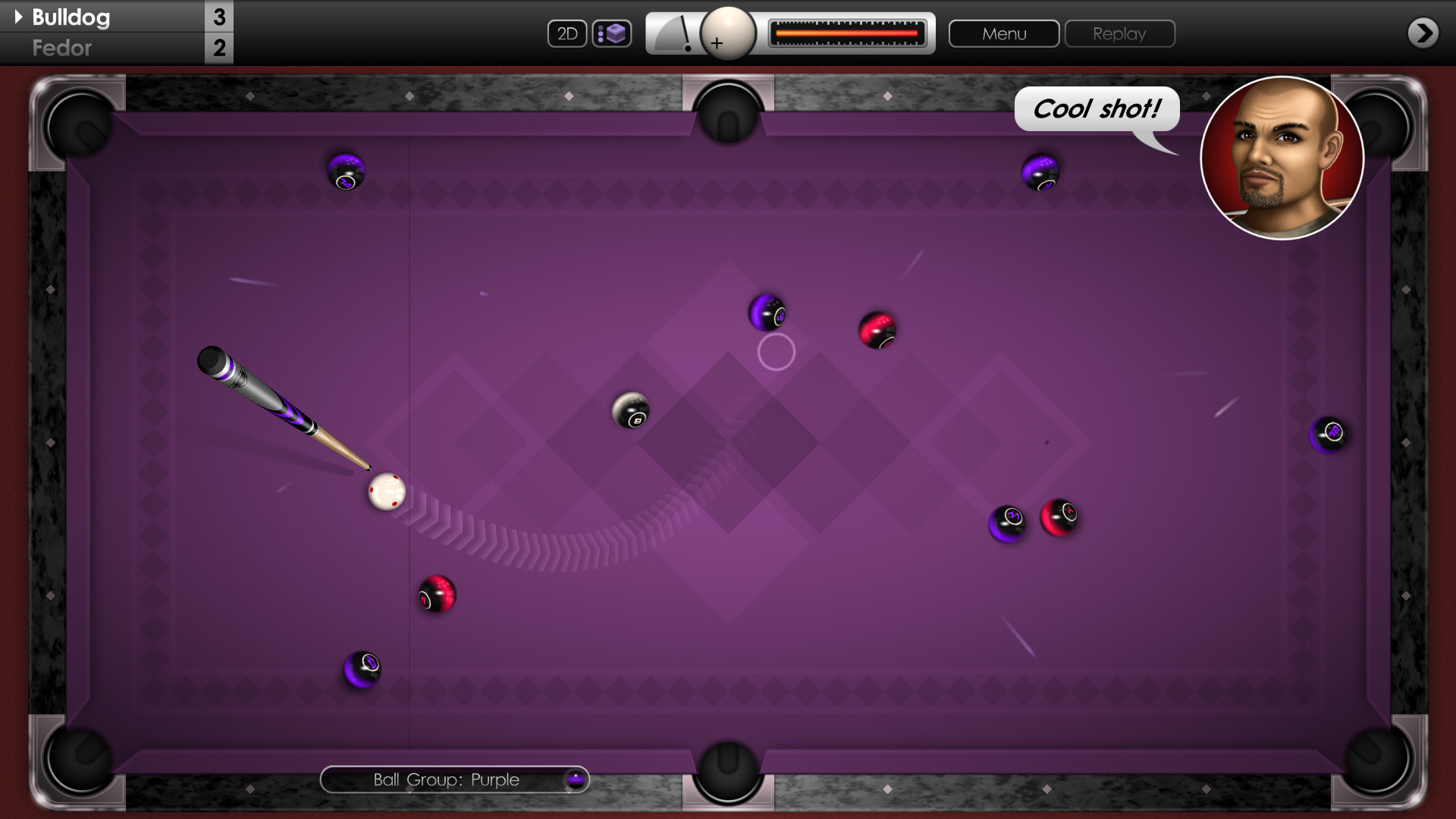Click Fedor's avatar portrait
The height and width of the screenshot is (819, 1456).
pos(1281,158)
